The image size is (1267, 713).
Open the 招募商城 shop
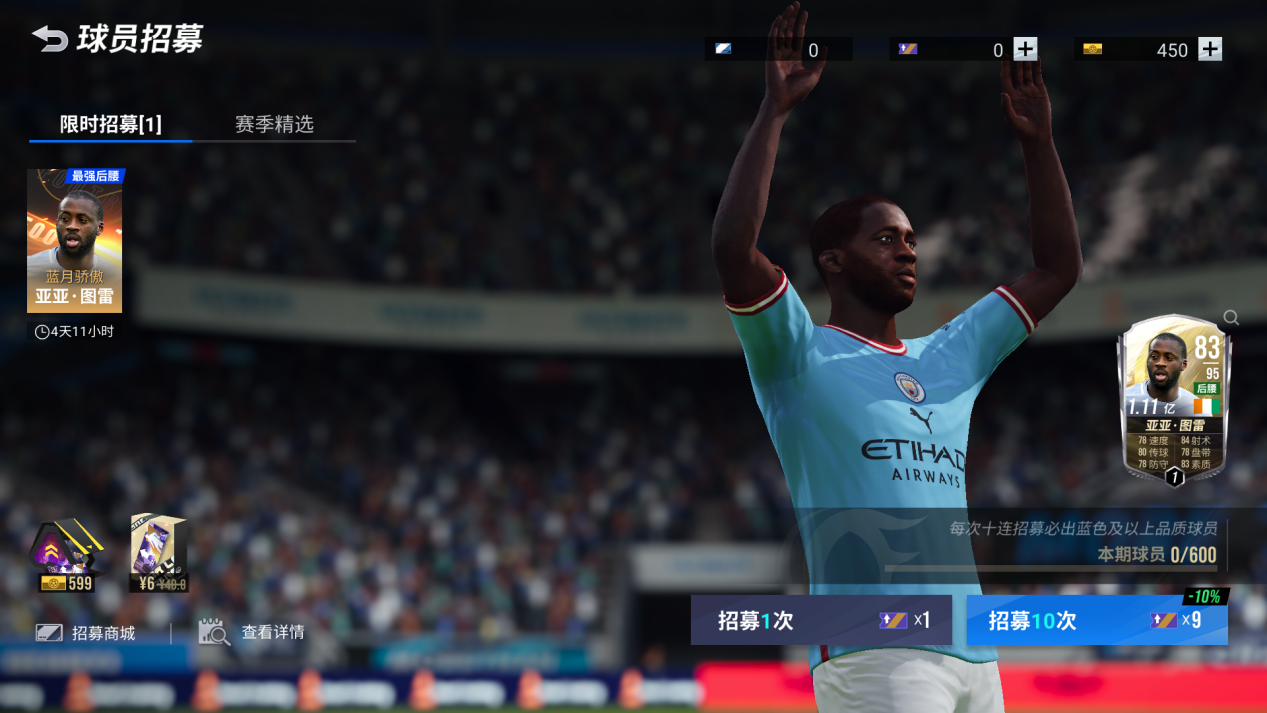pos(86,633)
